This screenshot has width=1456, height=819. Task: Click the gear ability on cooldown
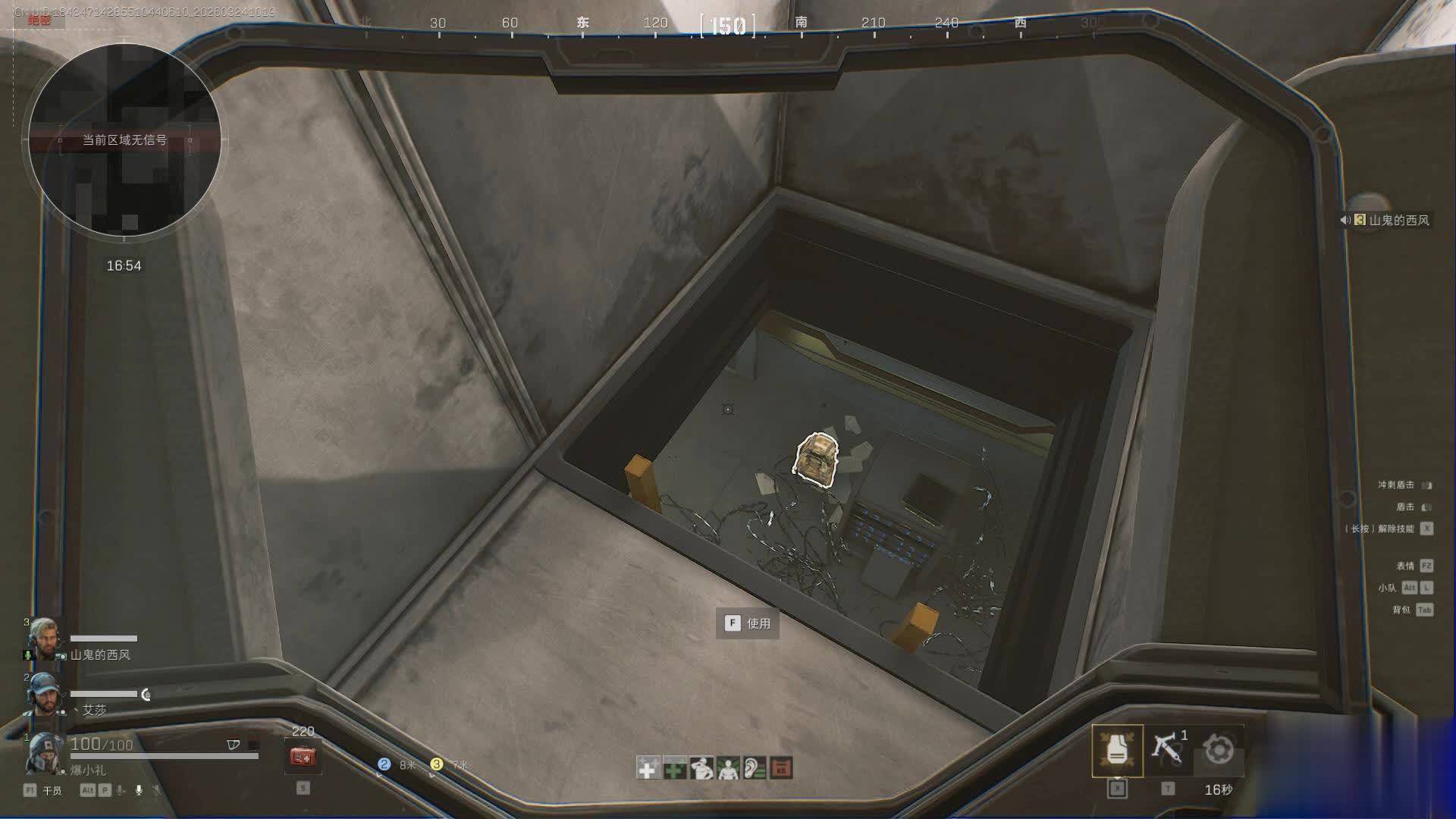pos(1218,750)
